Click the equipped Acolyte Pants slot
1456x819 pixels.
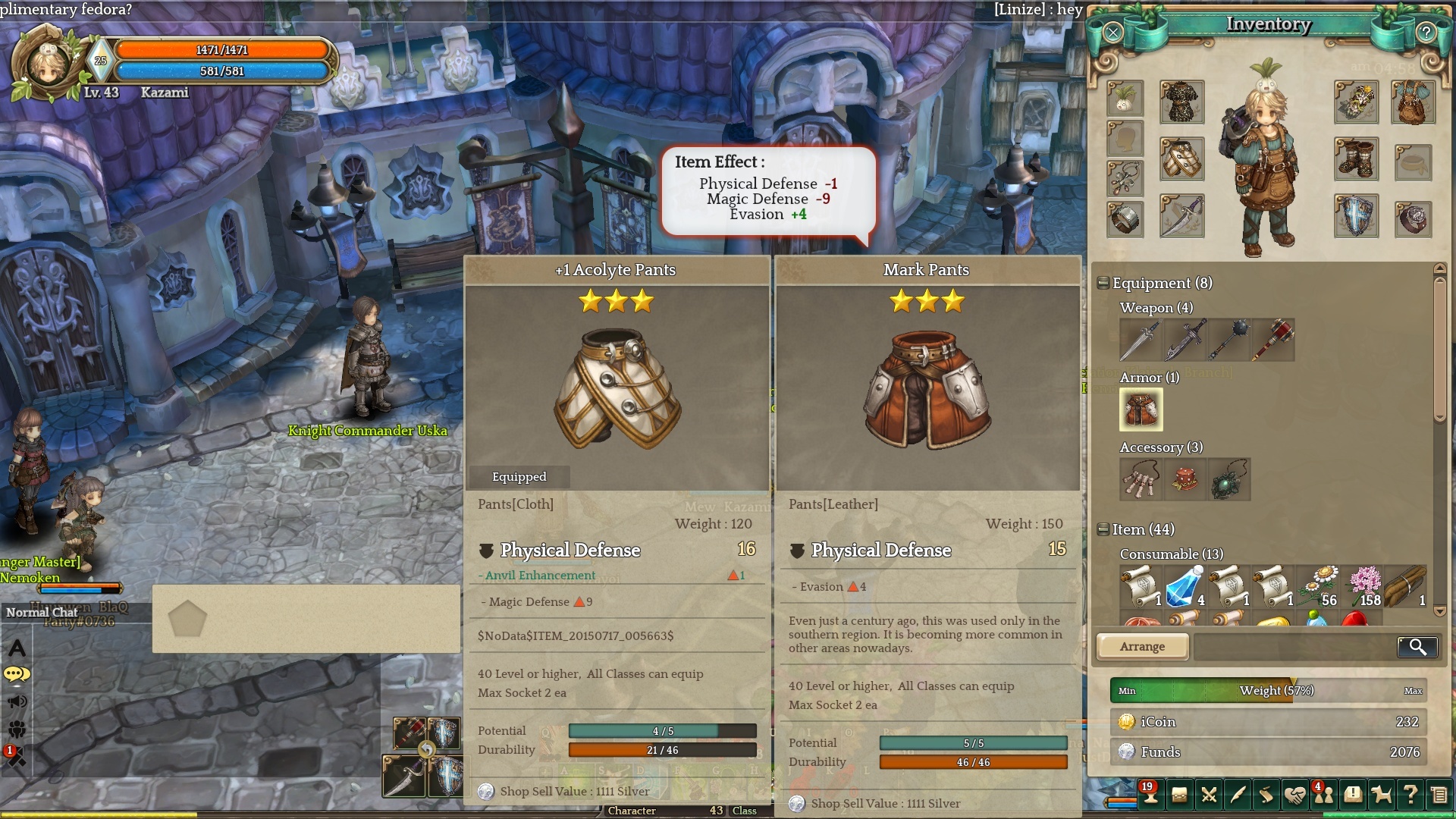coord(1181,158)
